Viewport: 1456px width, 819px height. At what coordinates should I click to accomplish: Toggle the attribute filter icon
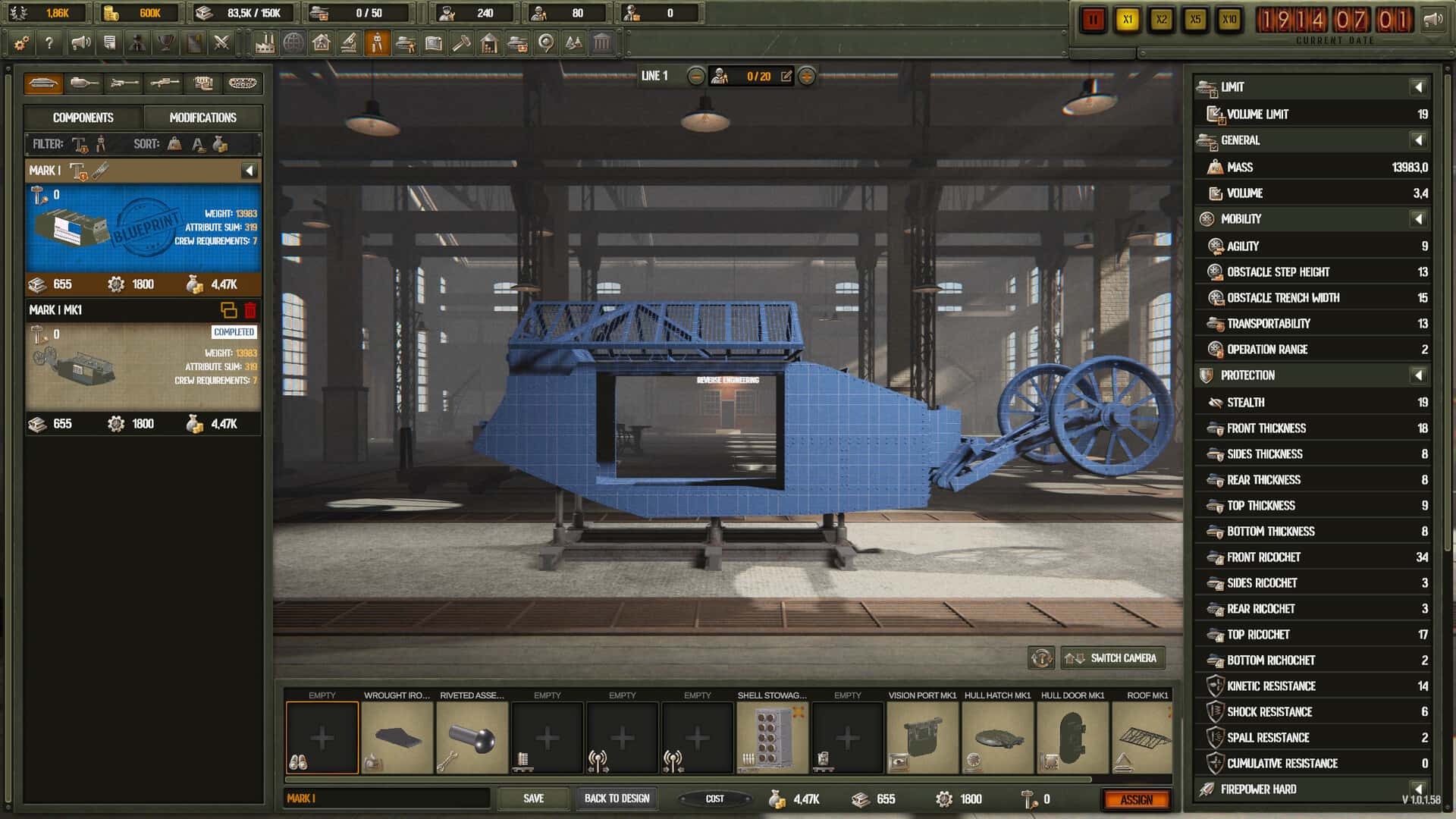[80, 144]
